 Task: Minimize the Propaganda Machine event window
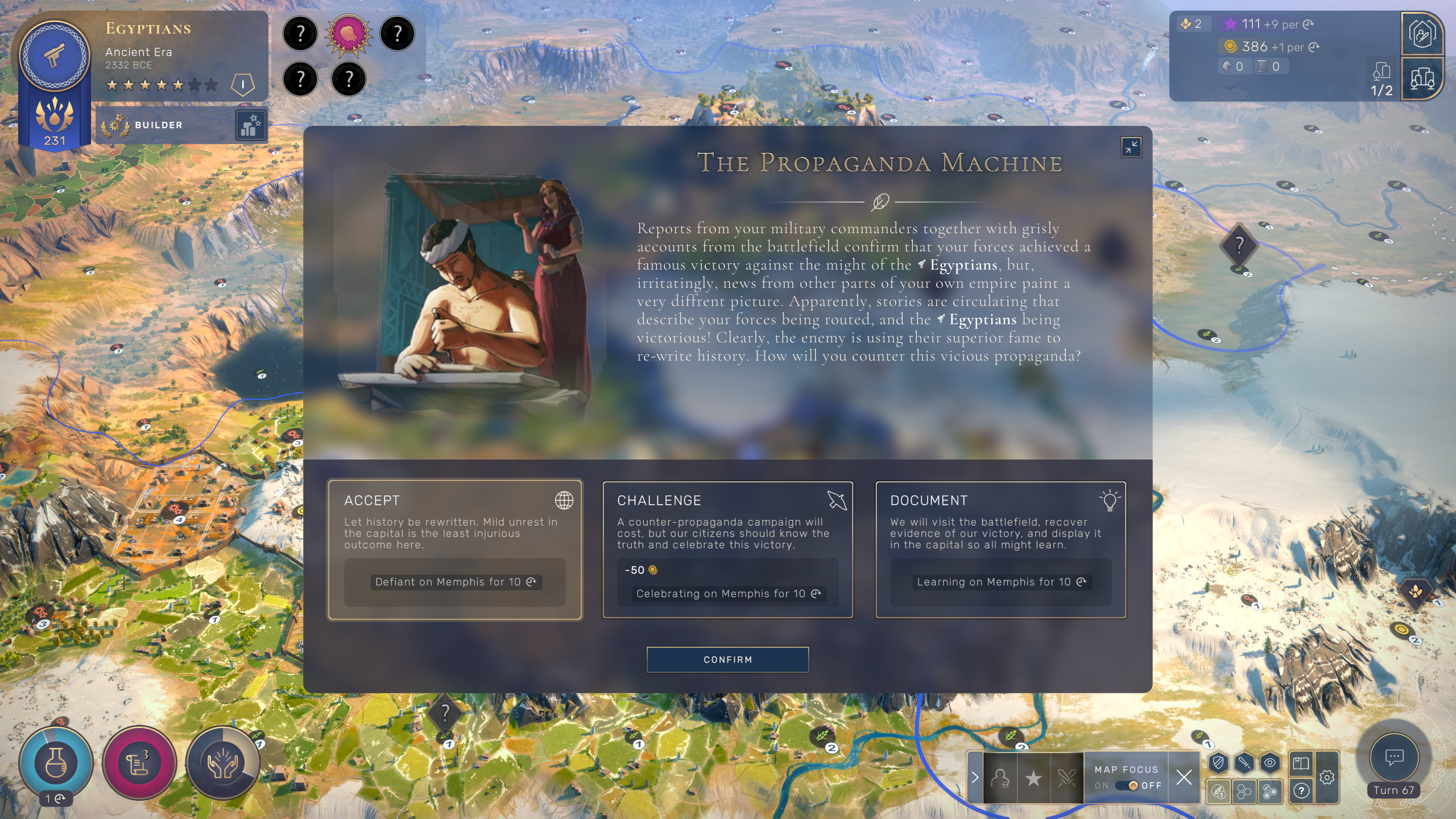click(x=1131, y=147)
